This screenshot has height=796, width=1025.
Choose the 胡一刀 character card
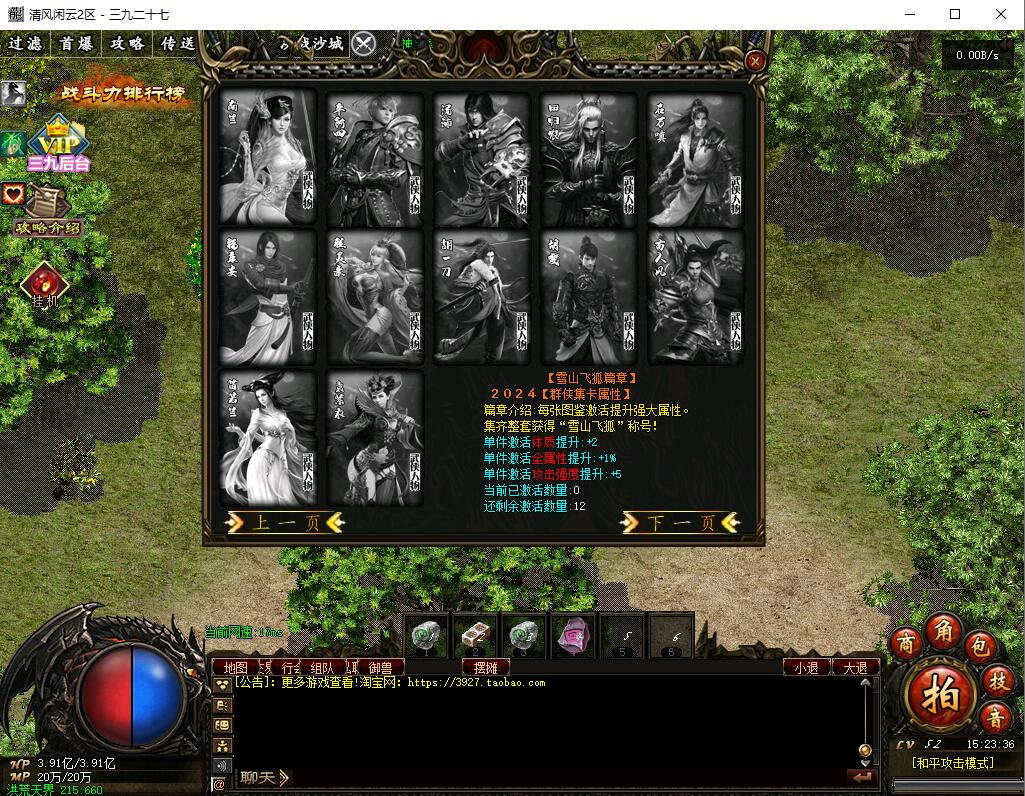[481, 297]
